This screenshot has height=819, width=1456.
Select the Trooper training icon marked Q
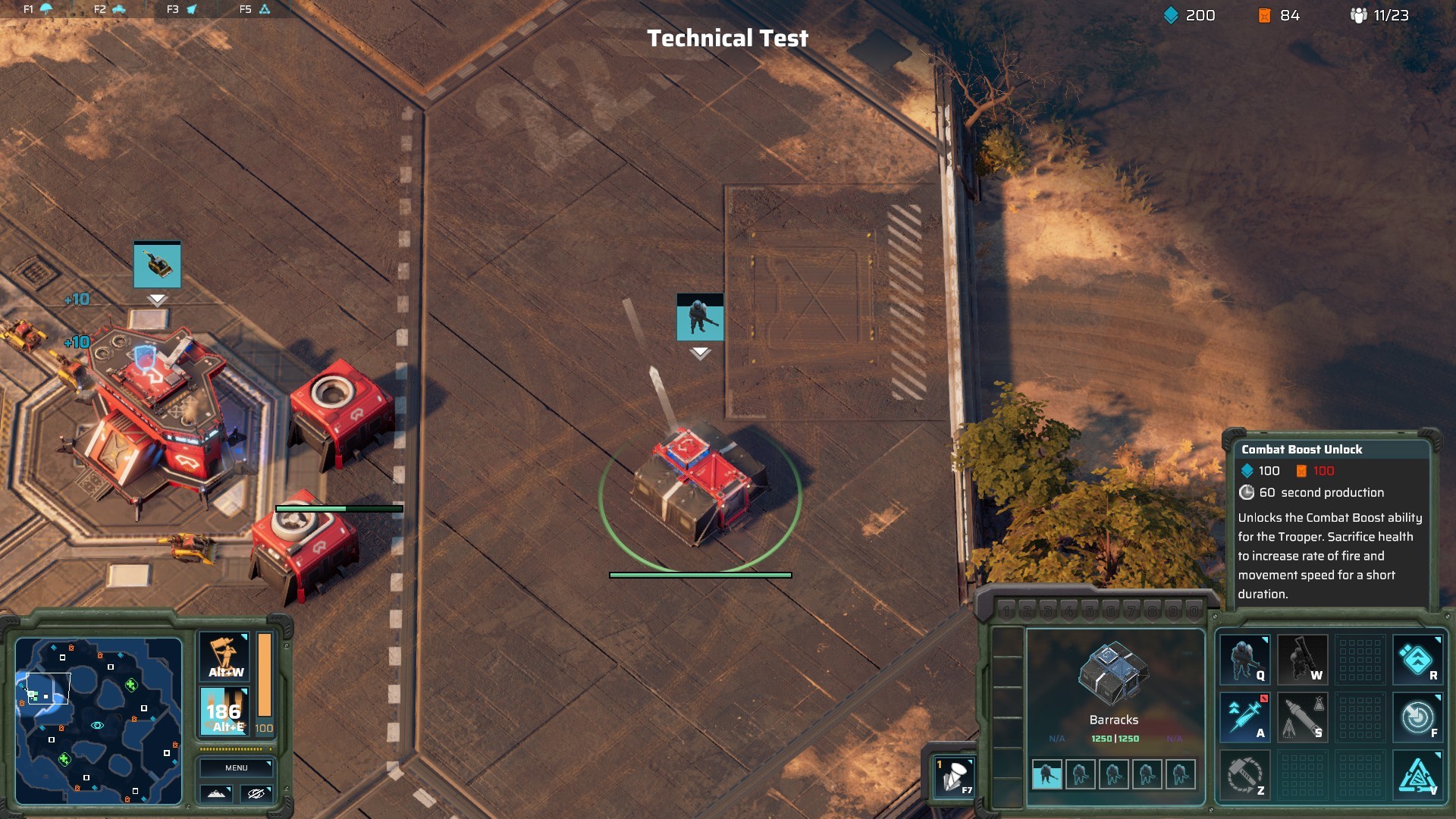point(1244,660)
